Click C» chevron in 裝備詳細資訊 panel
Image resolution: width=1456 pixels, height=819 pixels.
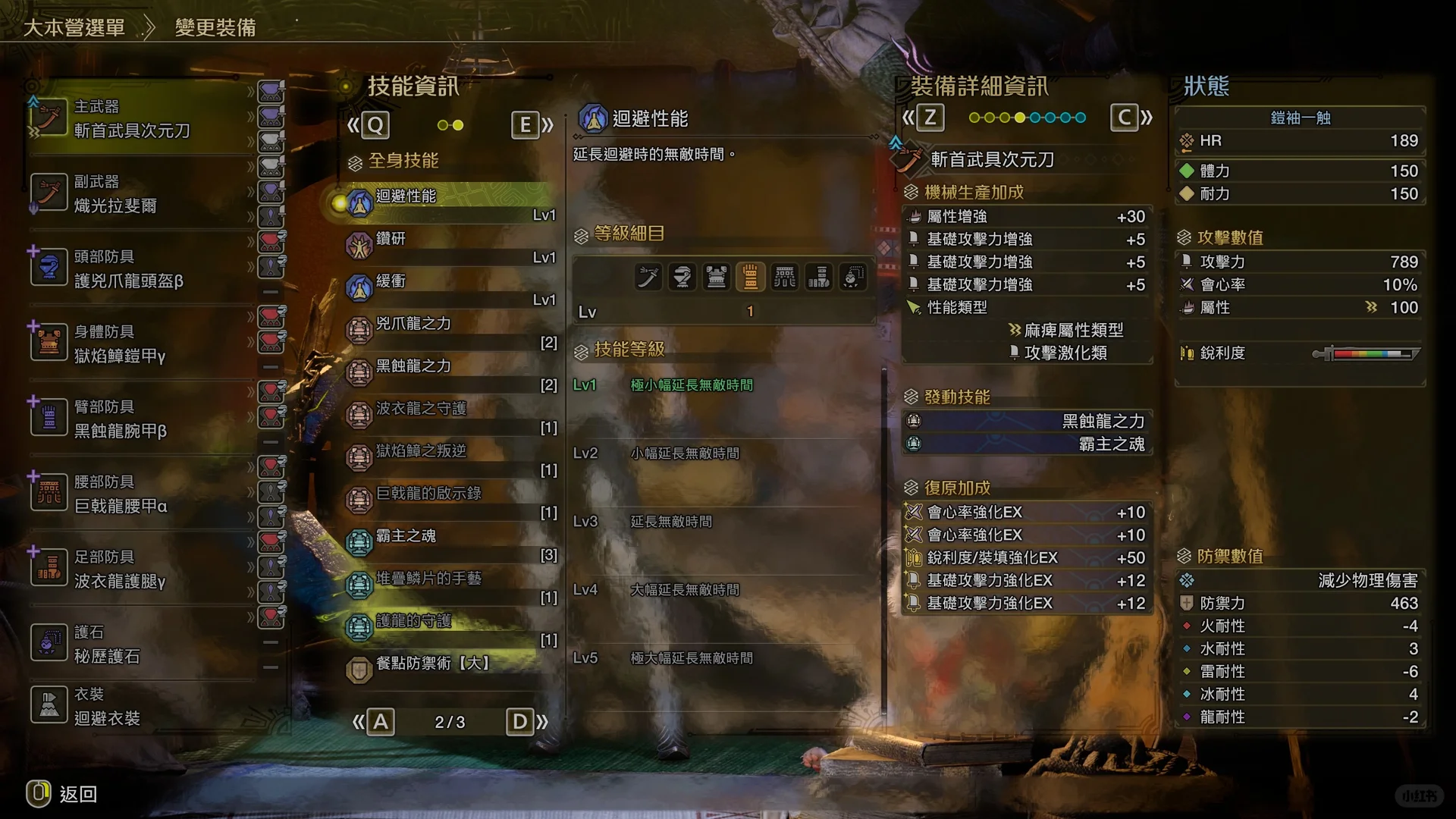pyautogui.click(x=1133, y=118)
